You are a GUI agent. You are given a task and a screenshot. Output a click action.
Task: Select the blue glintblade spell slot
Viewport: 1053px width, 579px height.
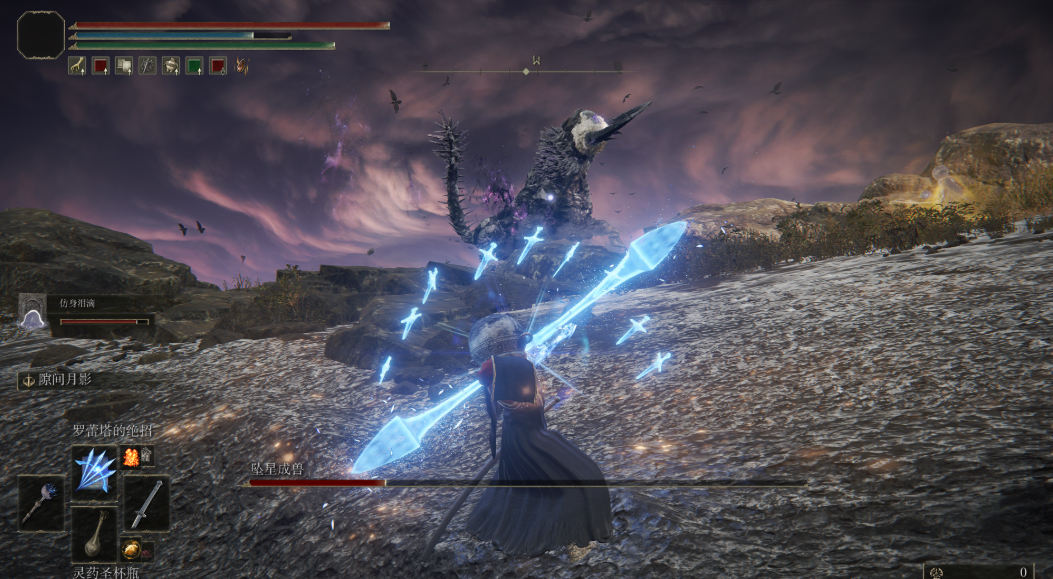[95, 469]
